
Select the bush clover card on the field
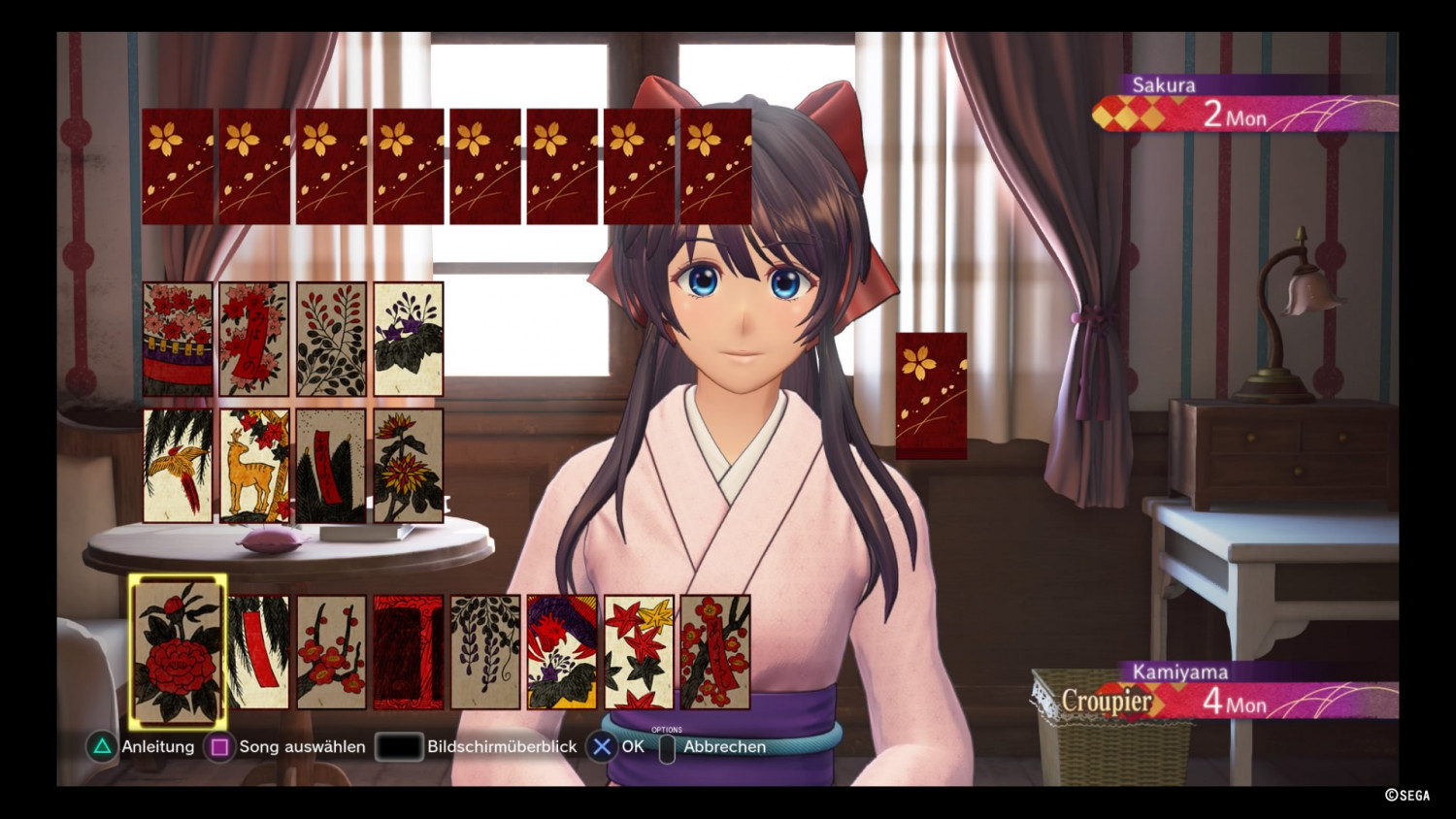click(x=331, y=339)
